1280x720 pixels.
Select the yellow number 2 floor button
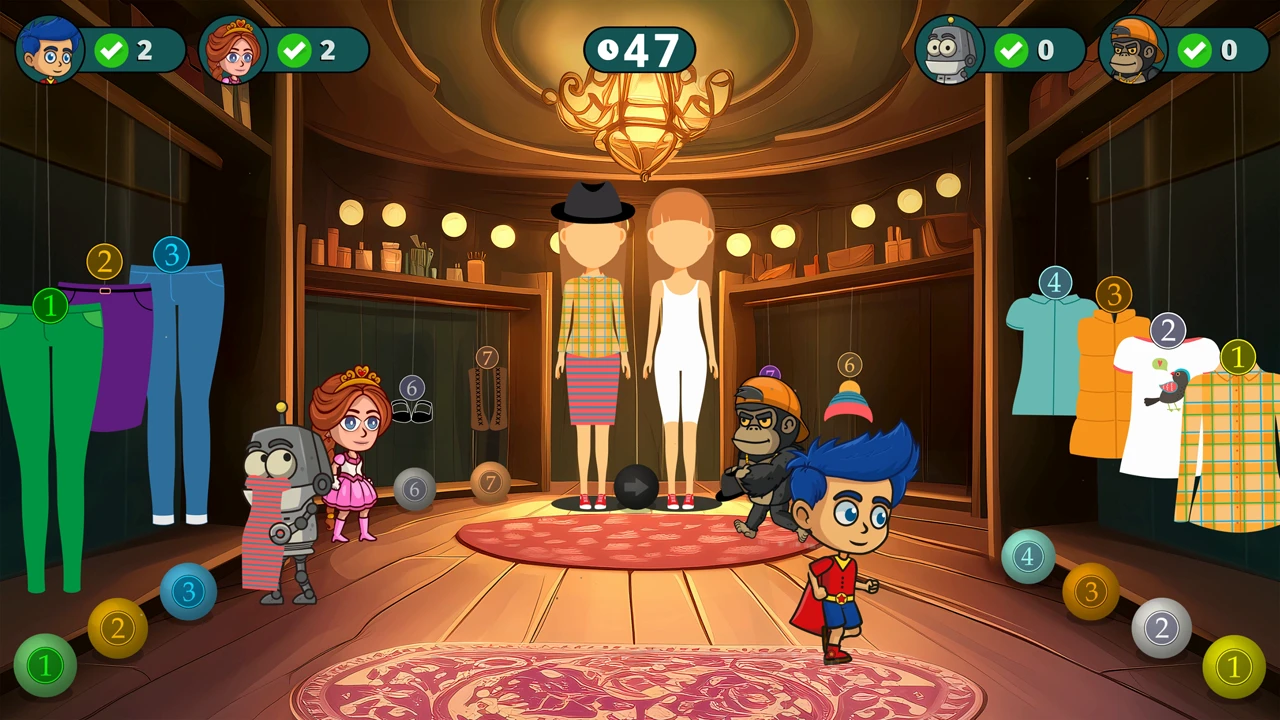pos(118,628)
